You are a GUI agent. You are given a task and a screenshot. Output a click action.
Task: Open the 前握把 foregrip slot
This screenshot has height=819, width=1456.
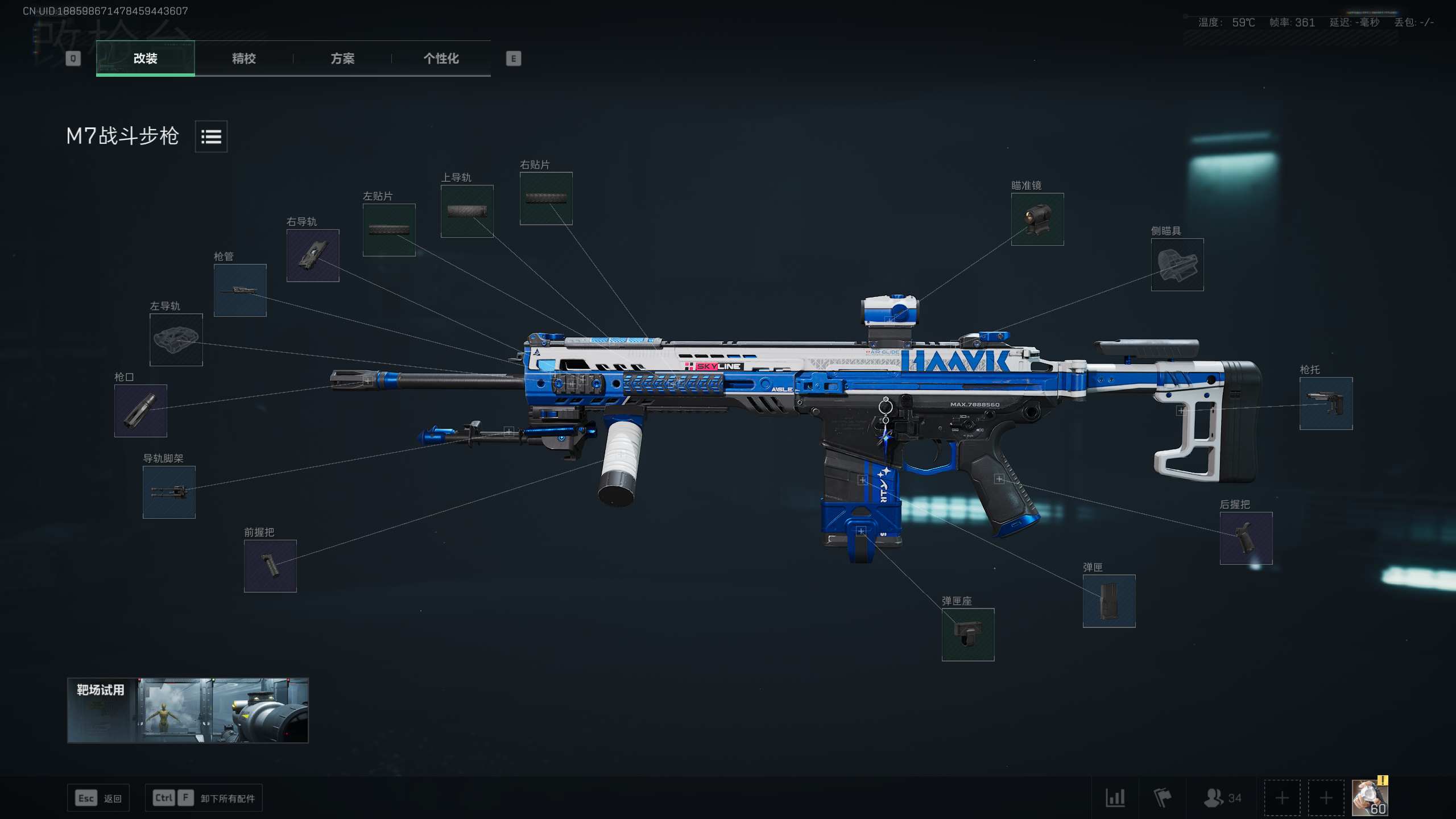[270, 566]
